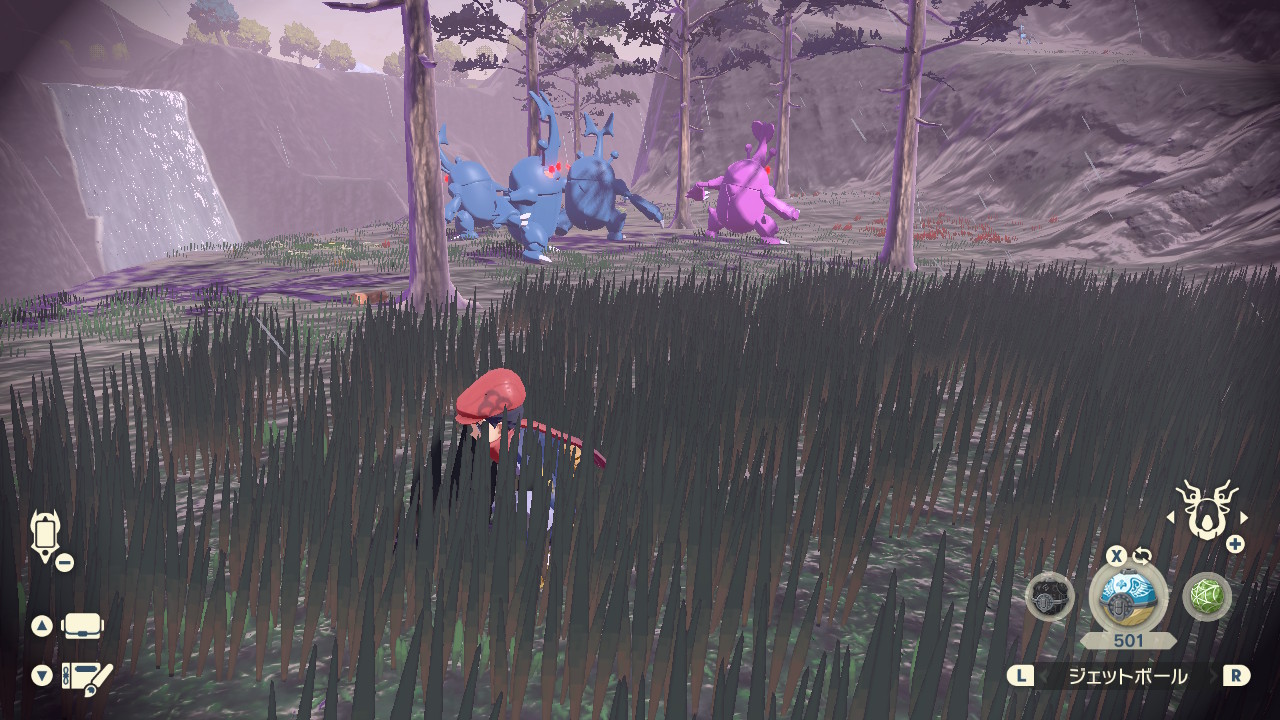Click the circular swap arrows icon

point(1143,555)
